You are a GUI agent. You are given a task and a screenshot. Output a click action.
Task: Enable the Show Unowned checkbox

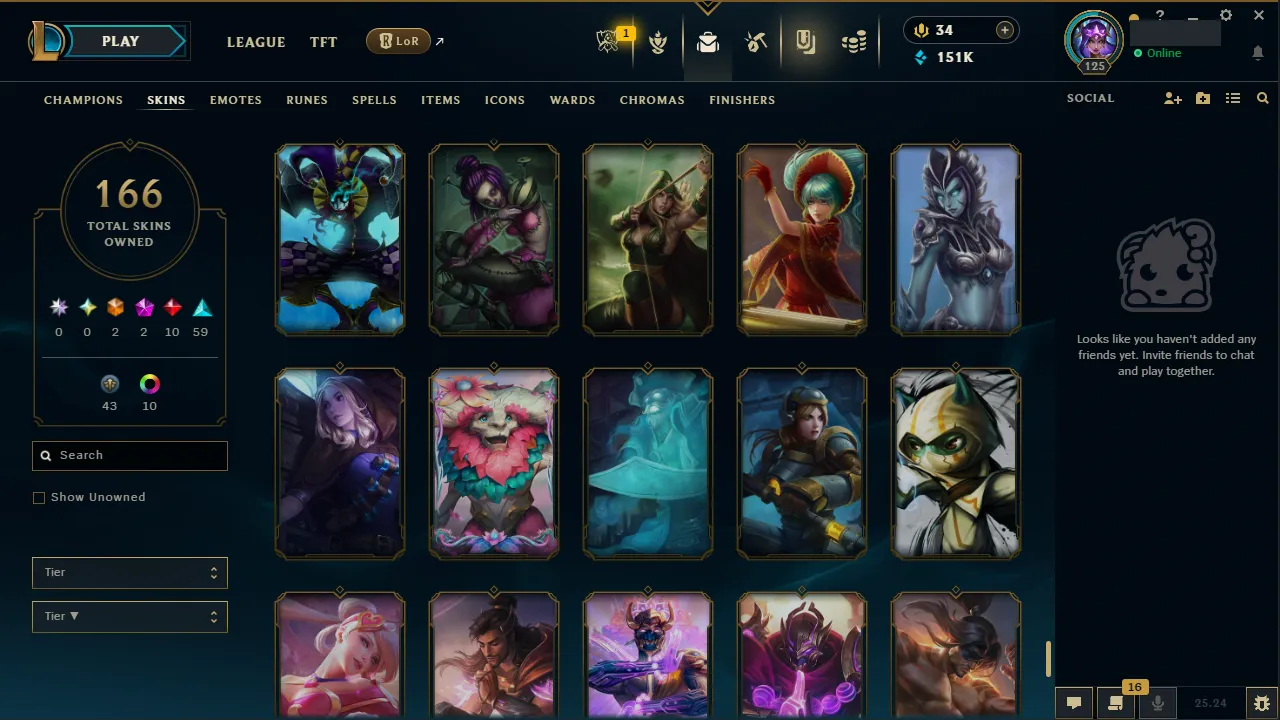(x=39, y=497)
